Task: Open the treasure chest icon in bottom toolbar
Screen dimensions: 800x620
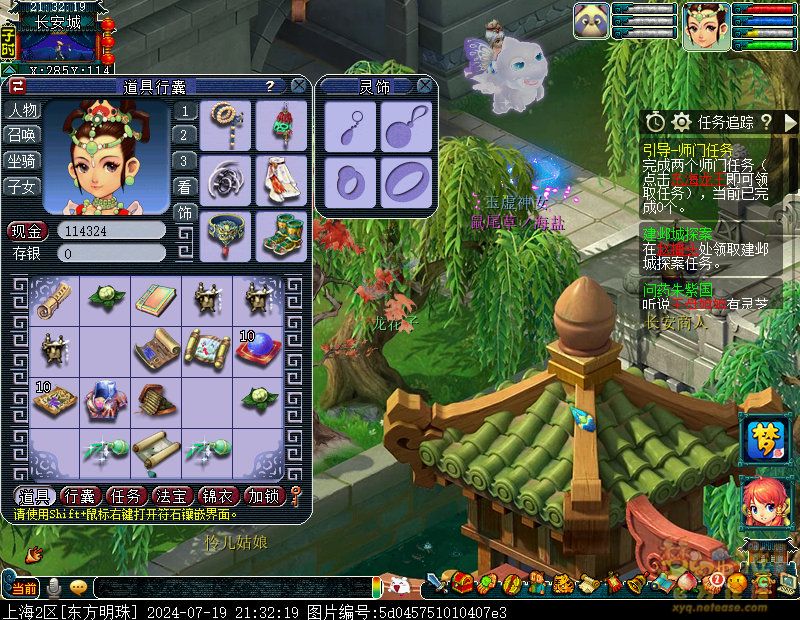Action: (463, 582)
